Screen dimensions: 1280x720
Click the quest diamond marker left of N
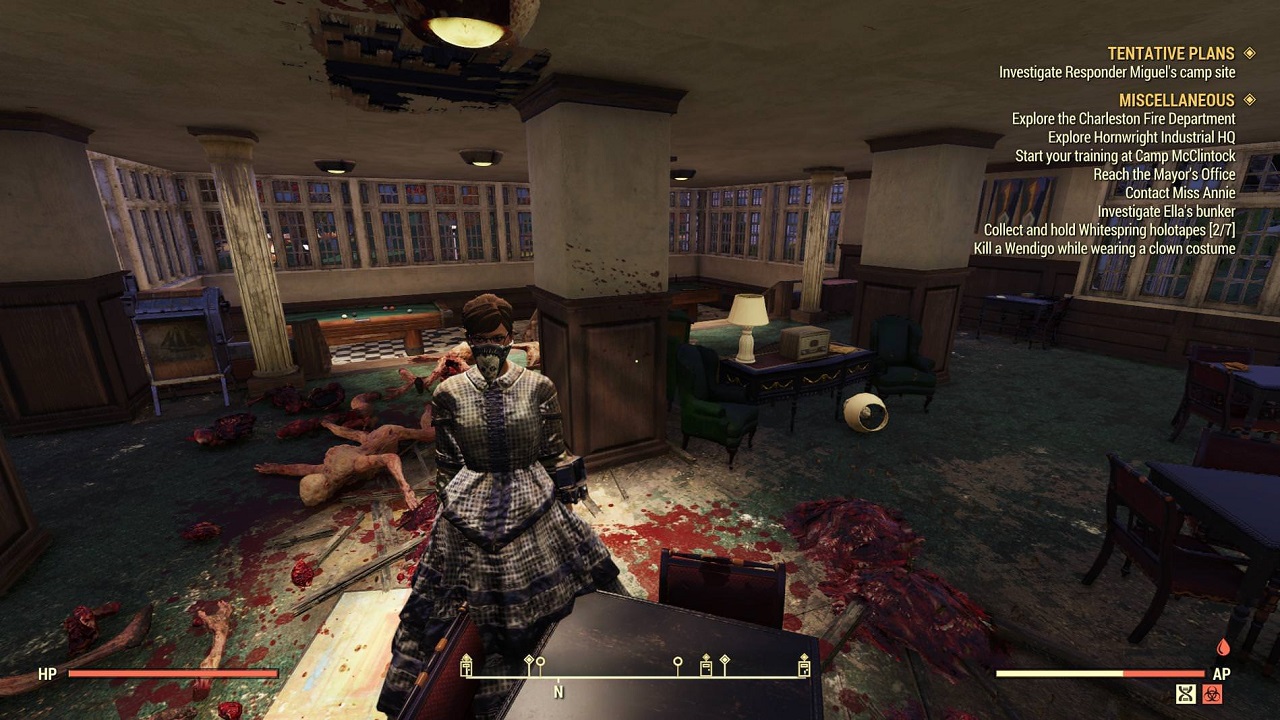pos(527,658)
